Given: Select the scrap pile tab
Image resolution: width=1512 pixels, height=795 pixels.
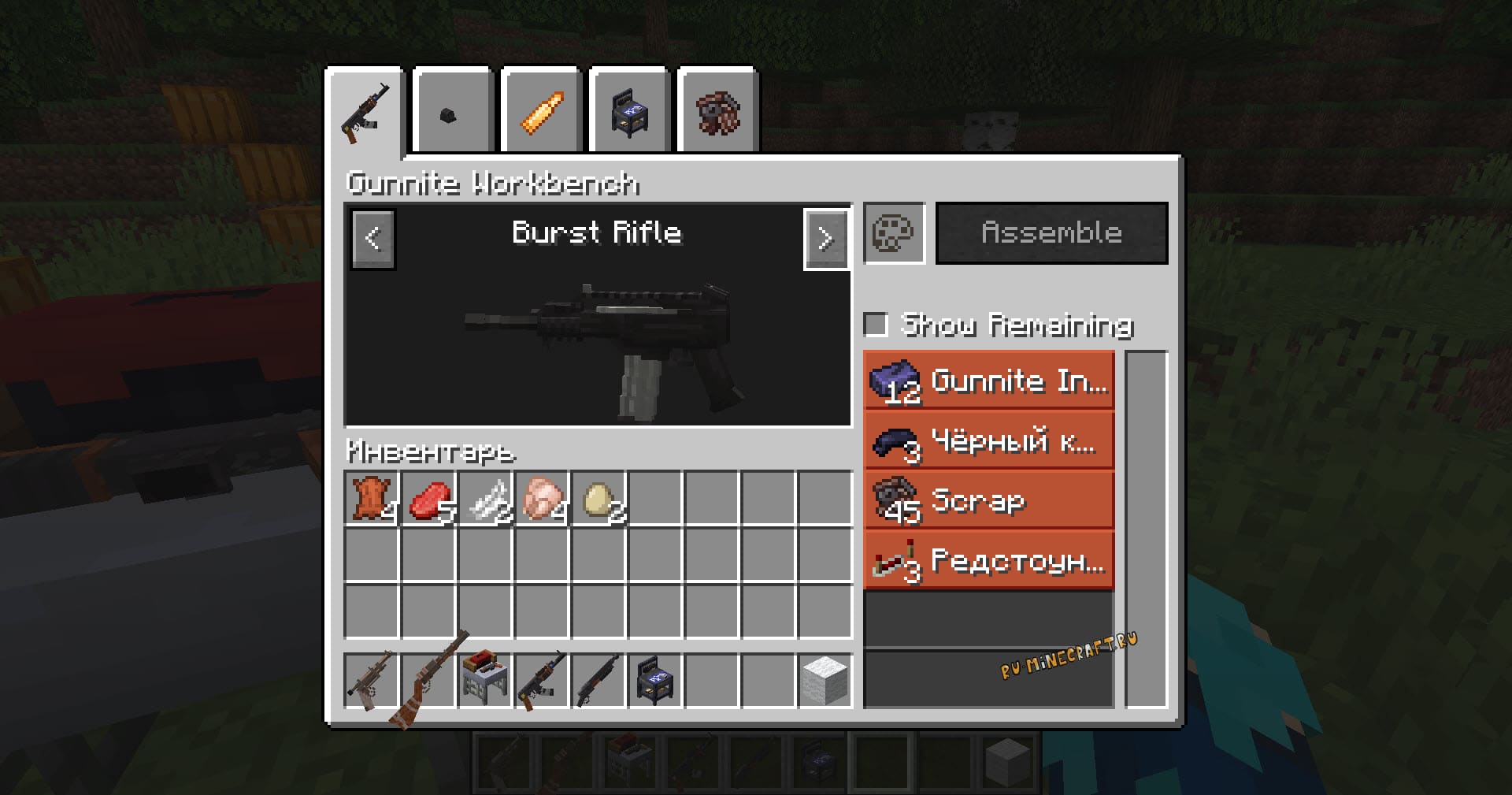Looking at the screenshot, I should click(717, 113).
